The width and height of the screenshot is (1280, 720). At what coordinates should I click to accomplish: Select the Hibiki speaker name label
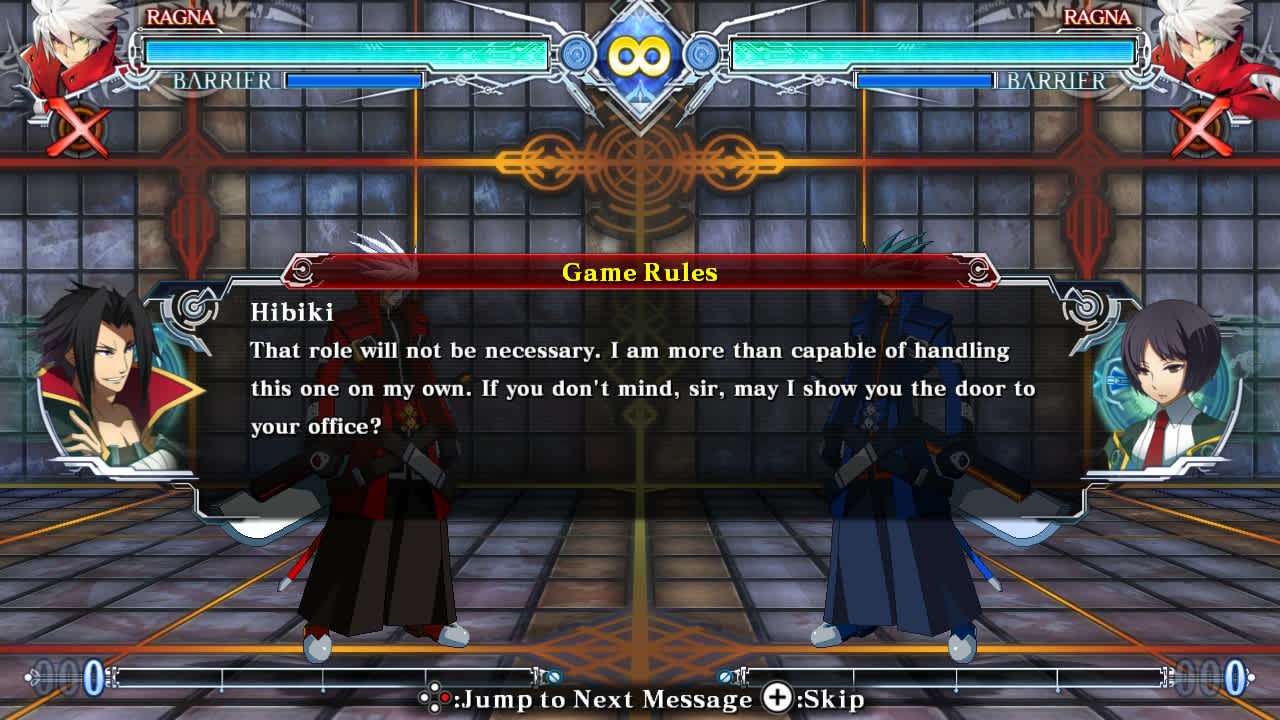[292, 312]
